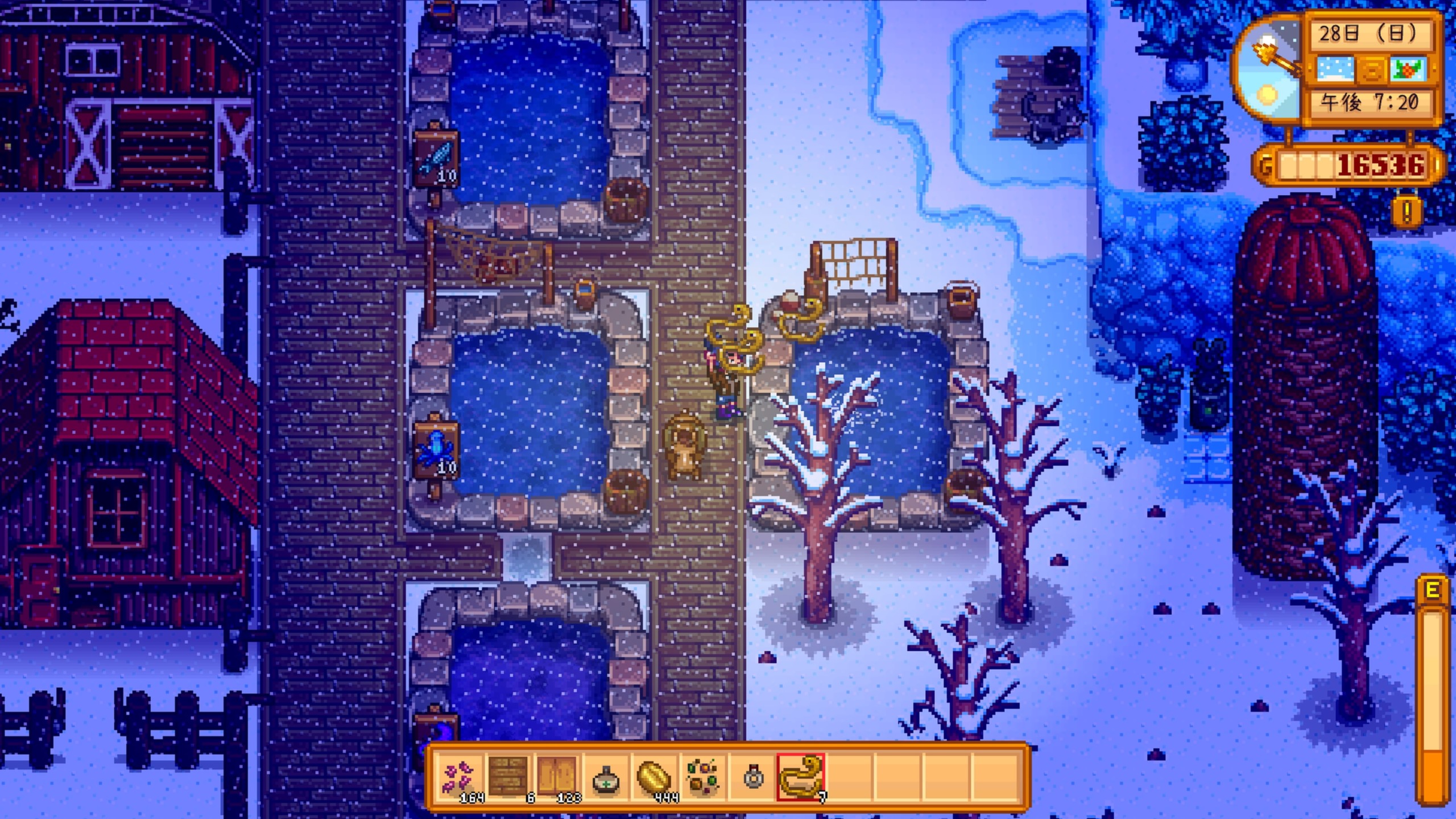
Task: Select the mixed seeds hotbar slot
Action: [704, 777]
